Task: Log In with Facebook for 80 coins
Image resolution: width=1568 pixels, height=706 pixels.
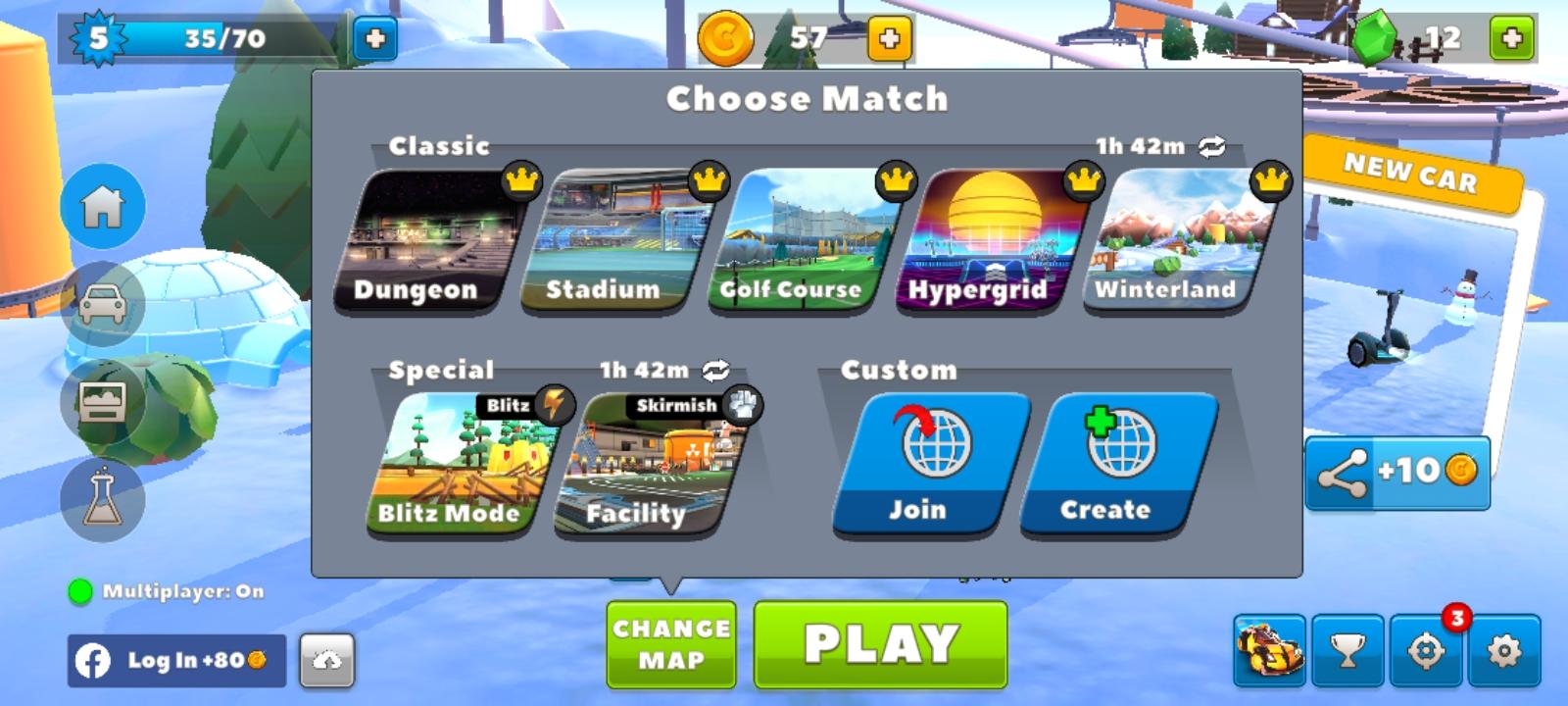Action: click(176, 662)
